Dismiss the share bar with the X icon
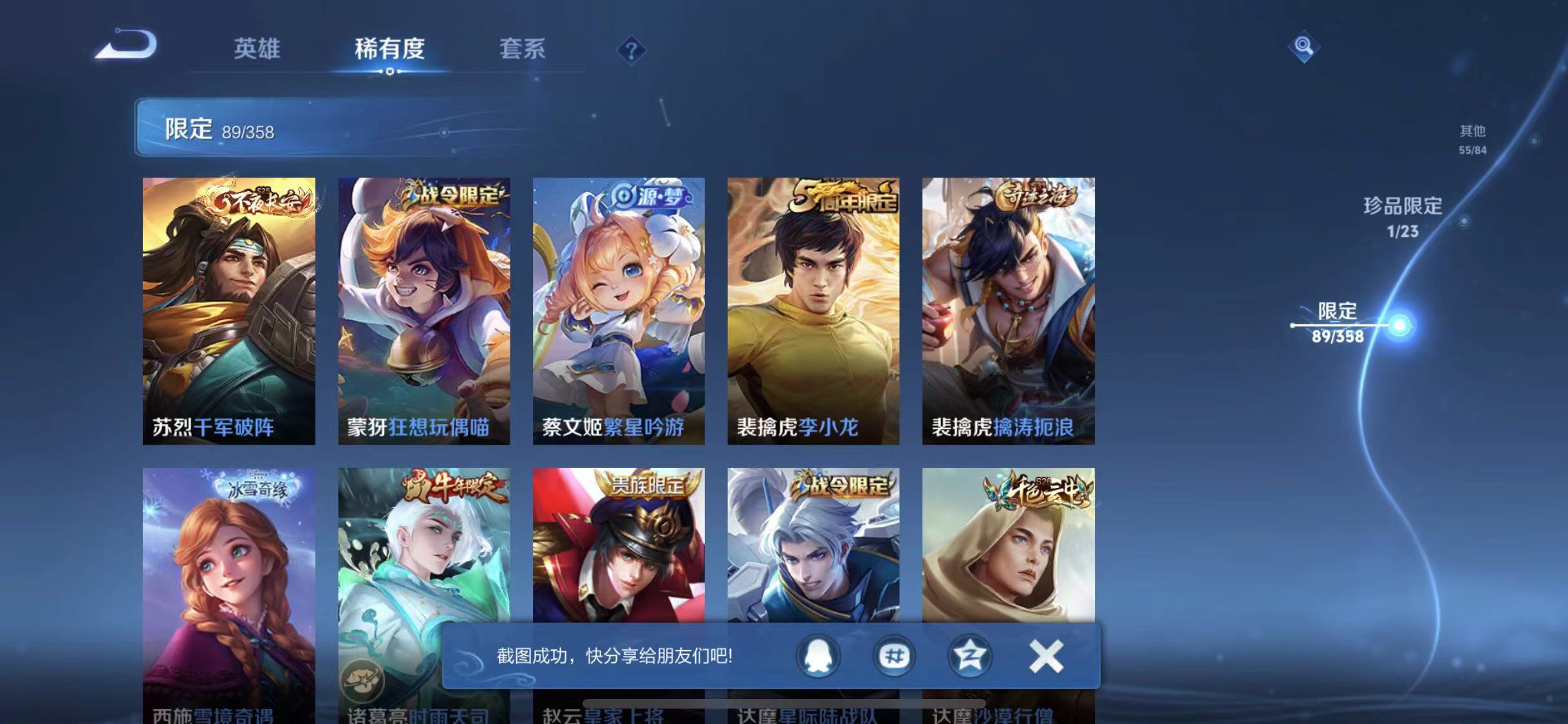 point(1047,658)
